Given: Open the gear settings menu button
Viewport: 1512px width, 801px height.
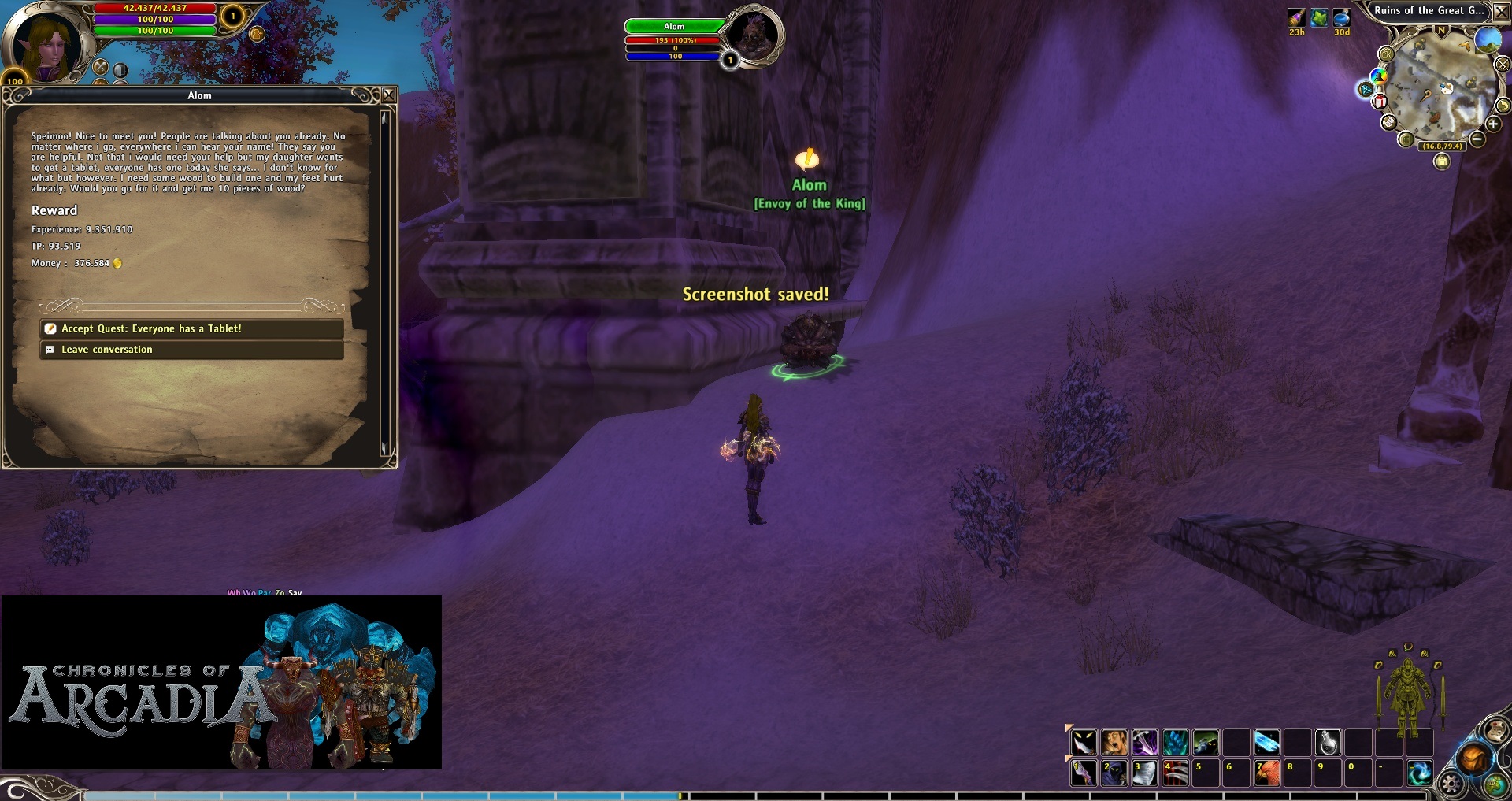Looking at the screenshot, I should [x=1451, y=783].
